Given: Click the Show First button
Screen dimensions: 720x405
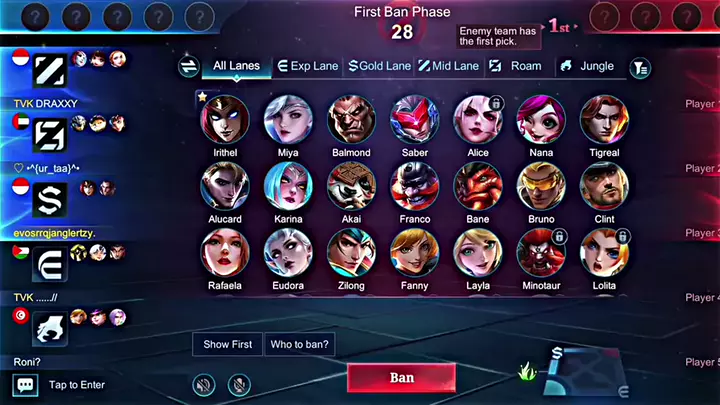Looking at the screenshot, I should point(227,344).
